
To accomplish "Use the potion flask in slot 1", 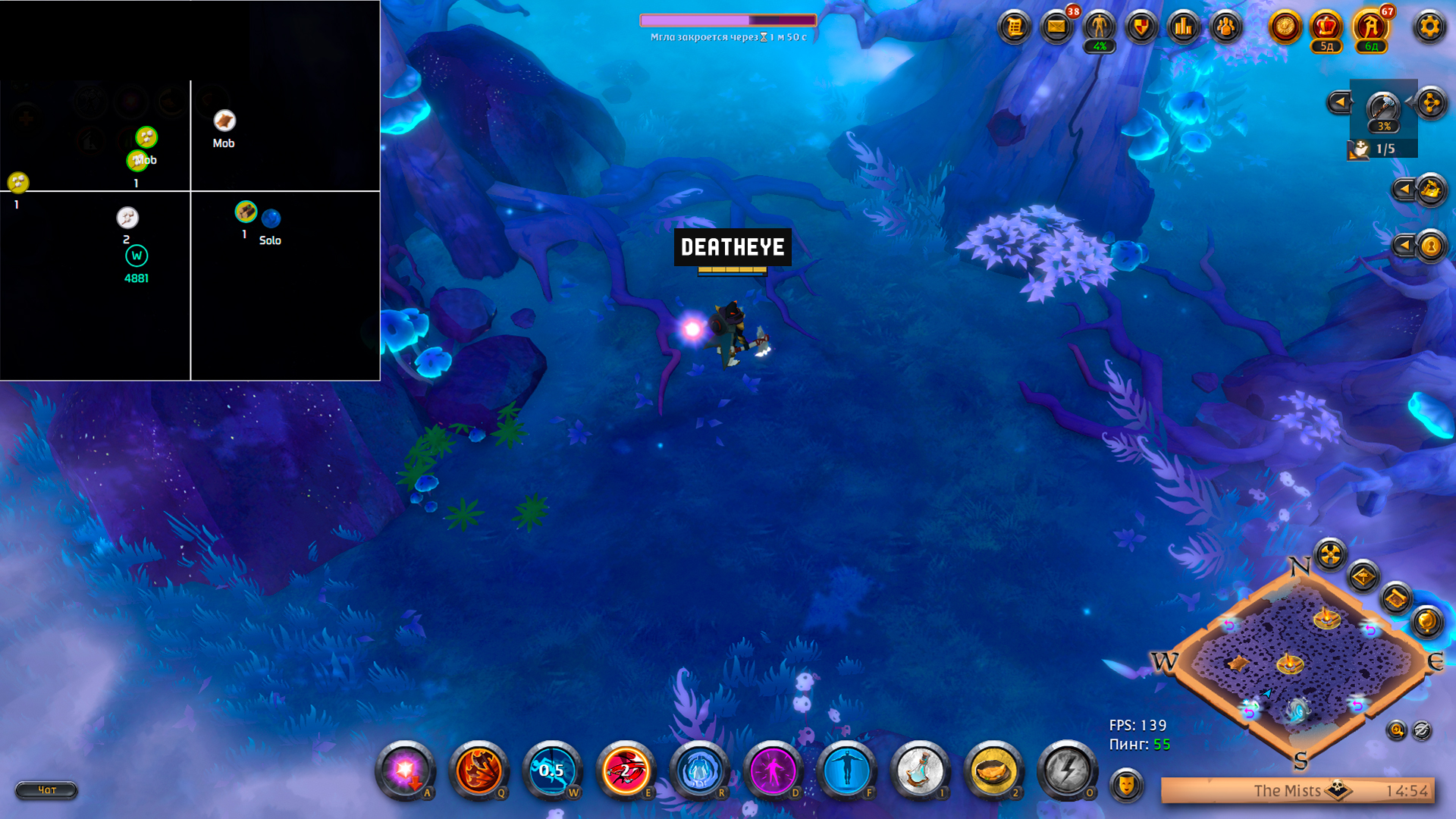I will coord(919,771).
